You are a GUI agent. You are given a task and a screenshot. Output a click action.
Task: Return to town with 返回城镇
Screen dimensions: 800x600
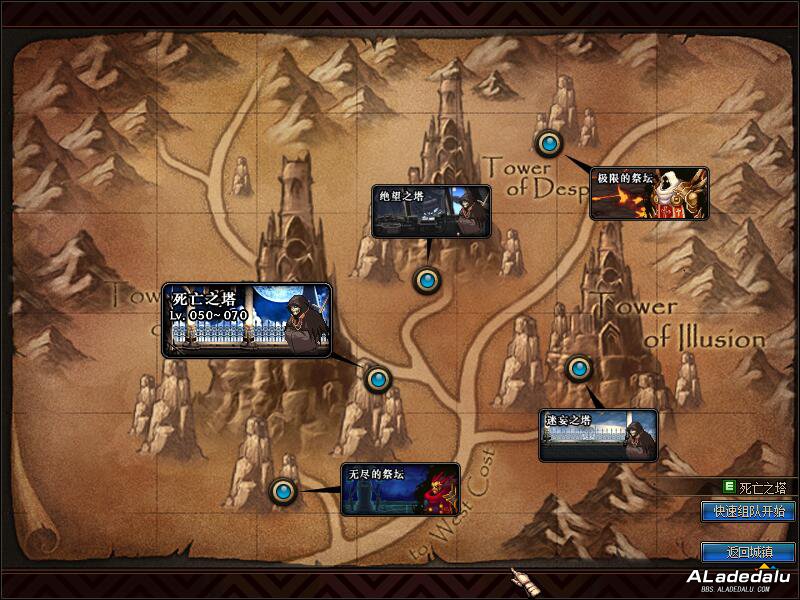(x=749, y=551)
